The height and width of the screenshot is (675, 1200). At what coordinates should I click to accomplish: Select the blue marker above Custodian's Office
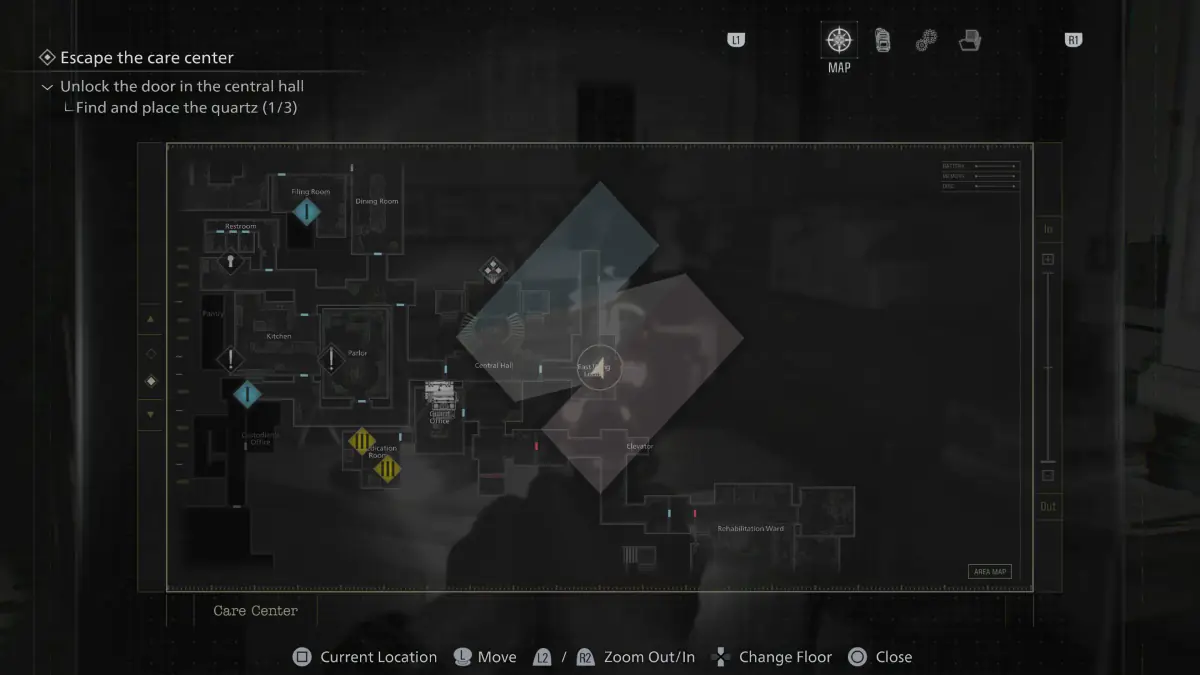click(x=247, y=394)
